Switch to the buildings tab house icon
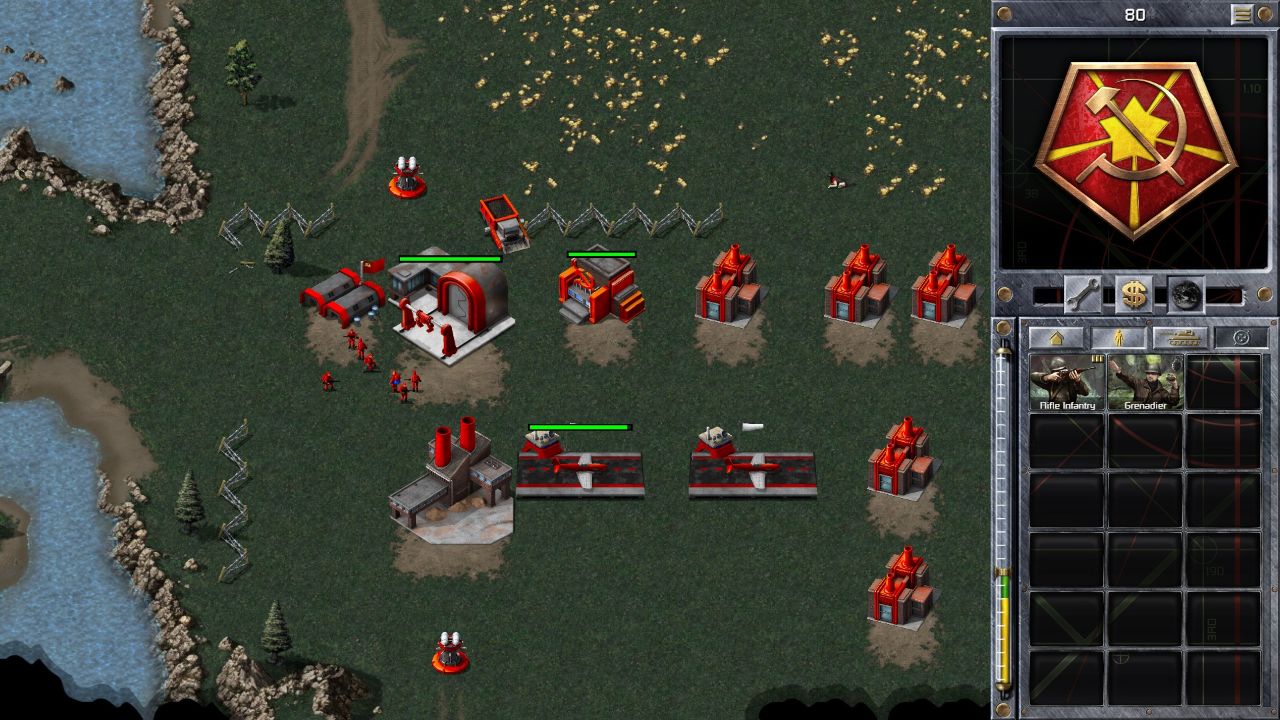 click(1055, 337)
